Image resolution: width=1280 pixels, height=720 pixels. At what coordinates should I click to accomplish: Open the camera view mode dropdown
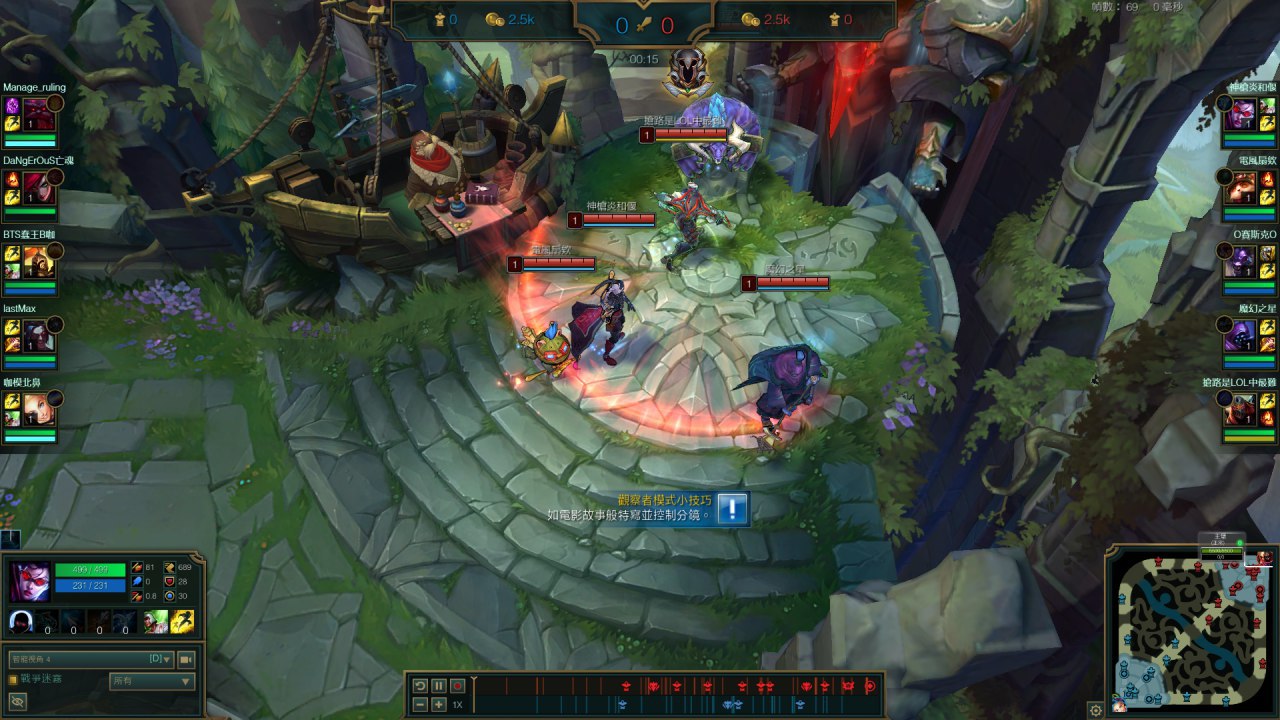pos(90,659)
